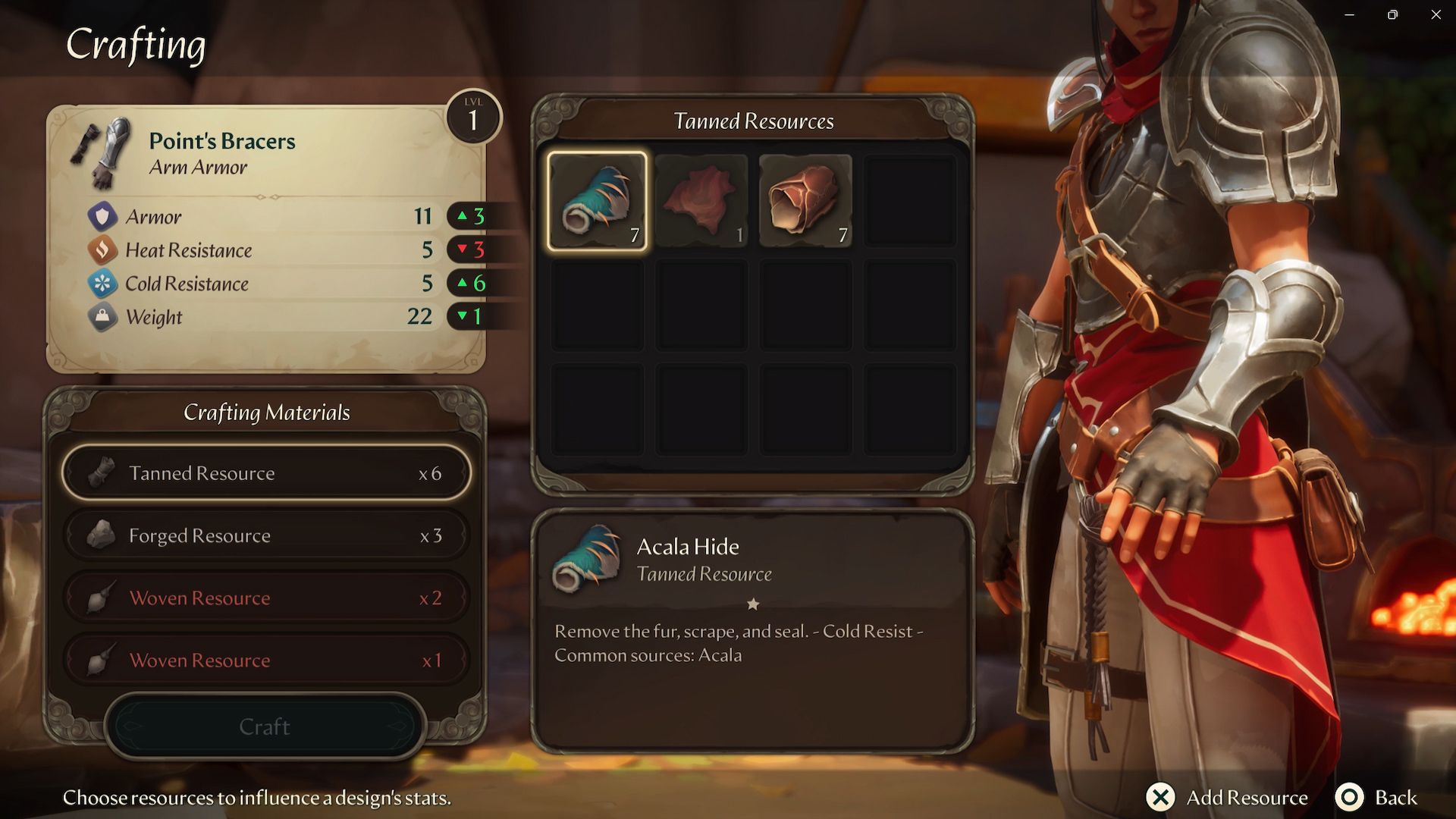Image resolution: width=1456 pixels, height=819 pixels.
Task: Click the star under Acala Hide name
Action: click(753, 604)
